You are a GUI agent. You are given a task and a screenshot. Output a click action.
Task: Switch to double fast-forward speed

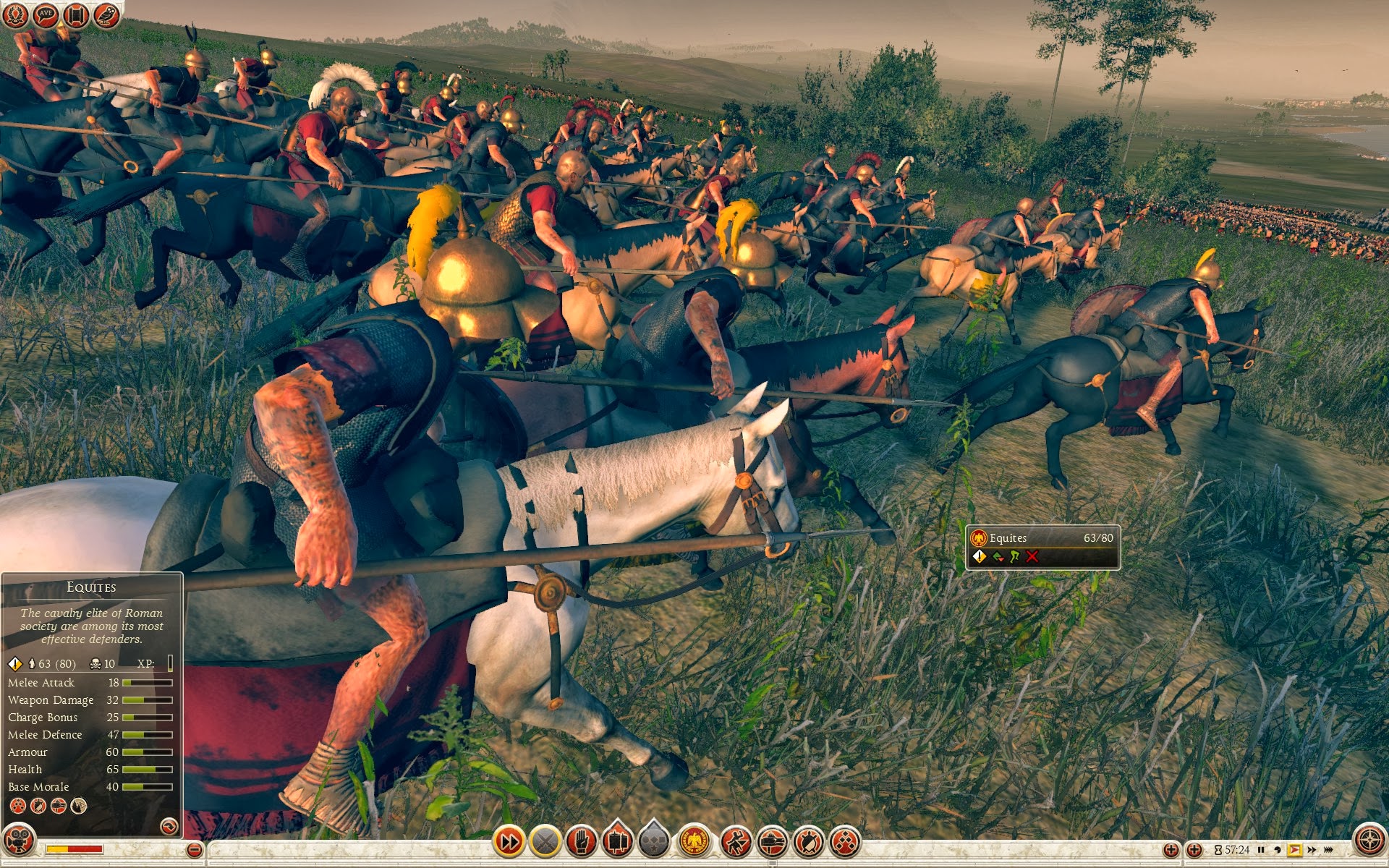click(x=1312, y=850)
